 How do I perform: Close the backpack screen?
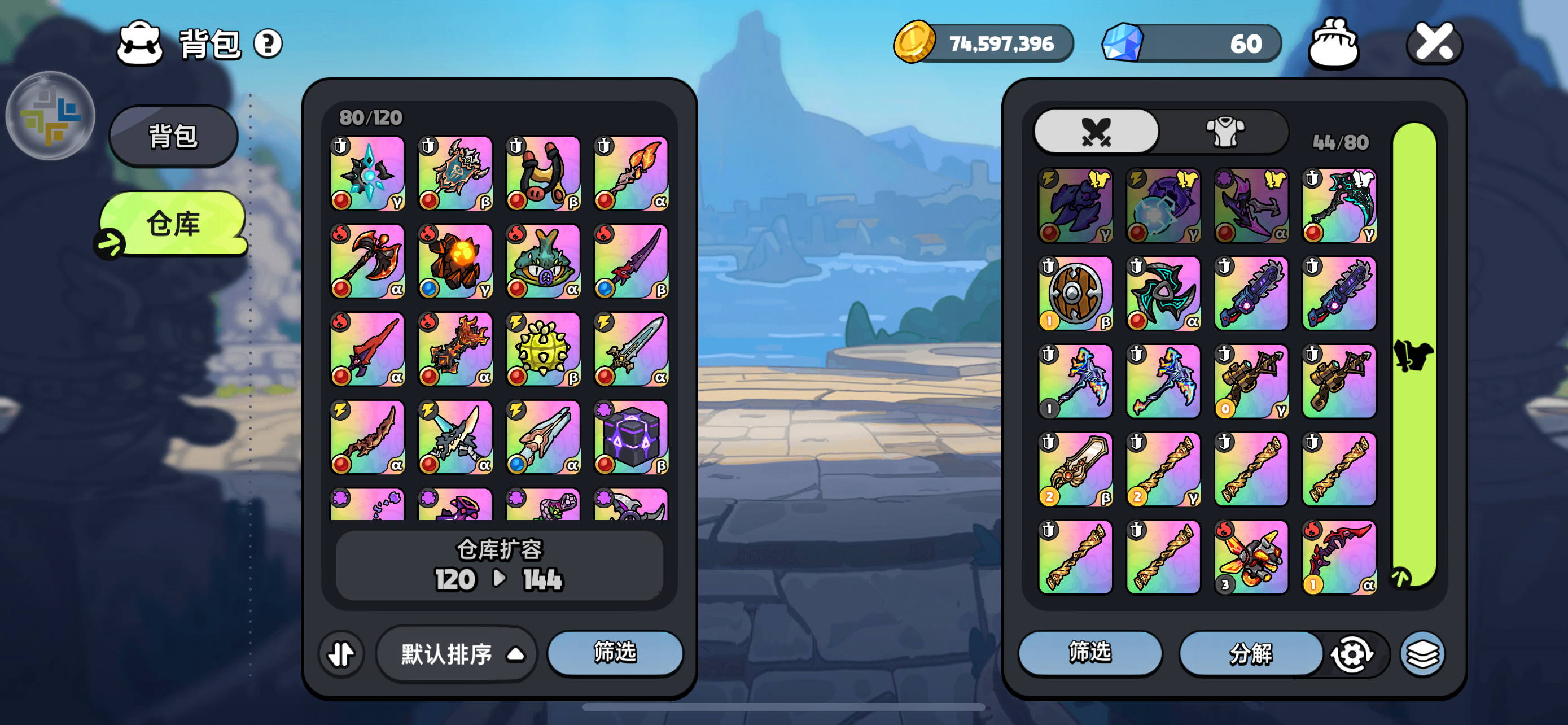[x=1434, y=44]
